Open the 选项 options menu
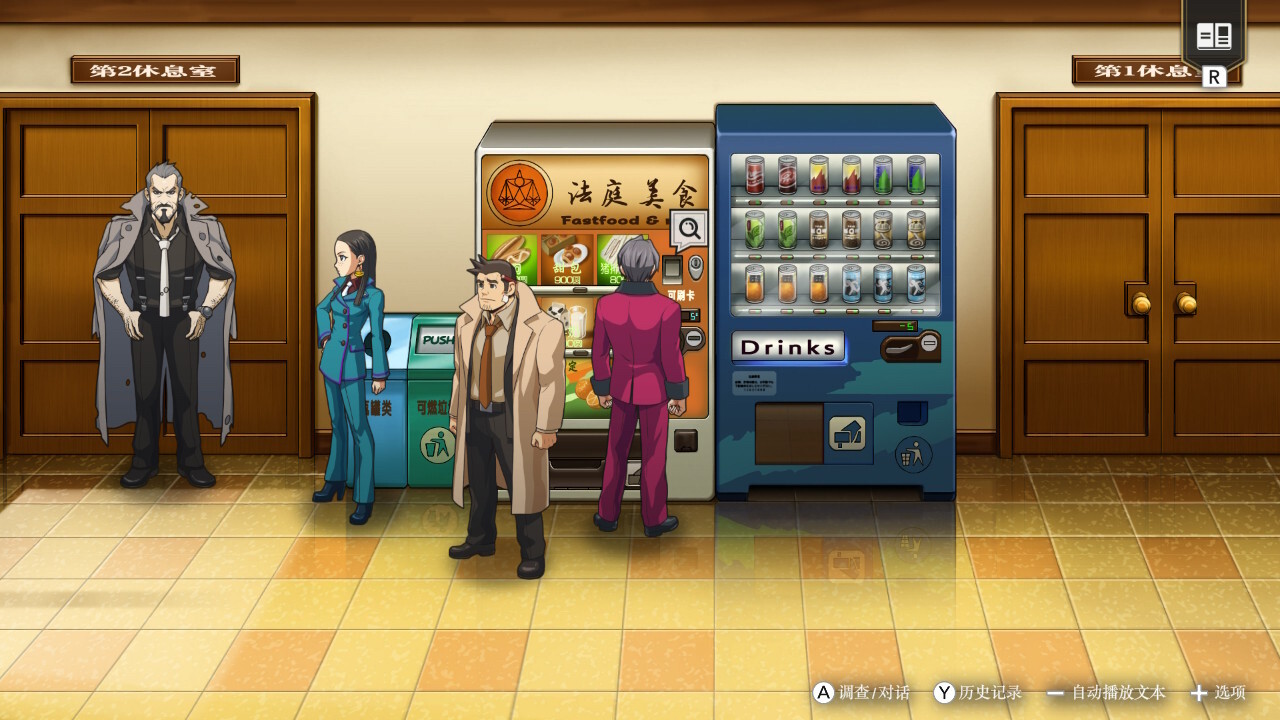Viewport: 1280px width, 720px height. 1218,693
